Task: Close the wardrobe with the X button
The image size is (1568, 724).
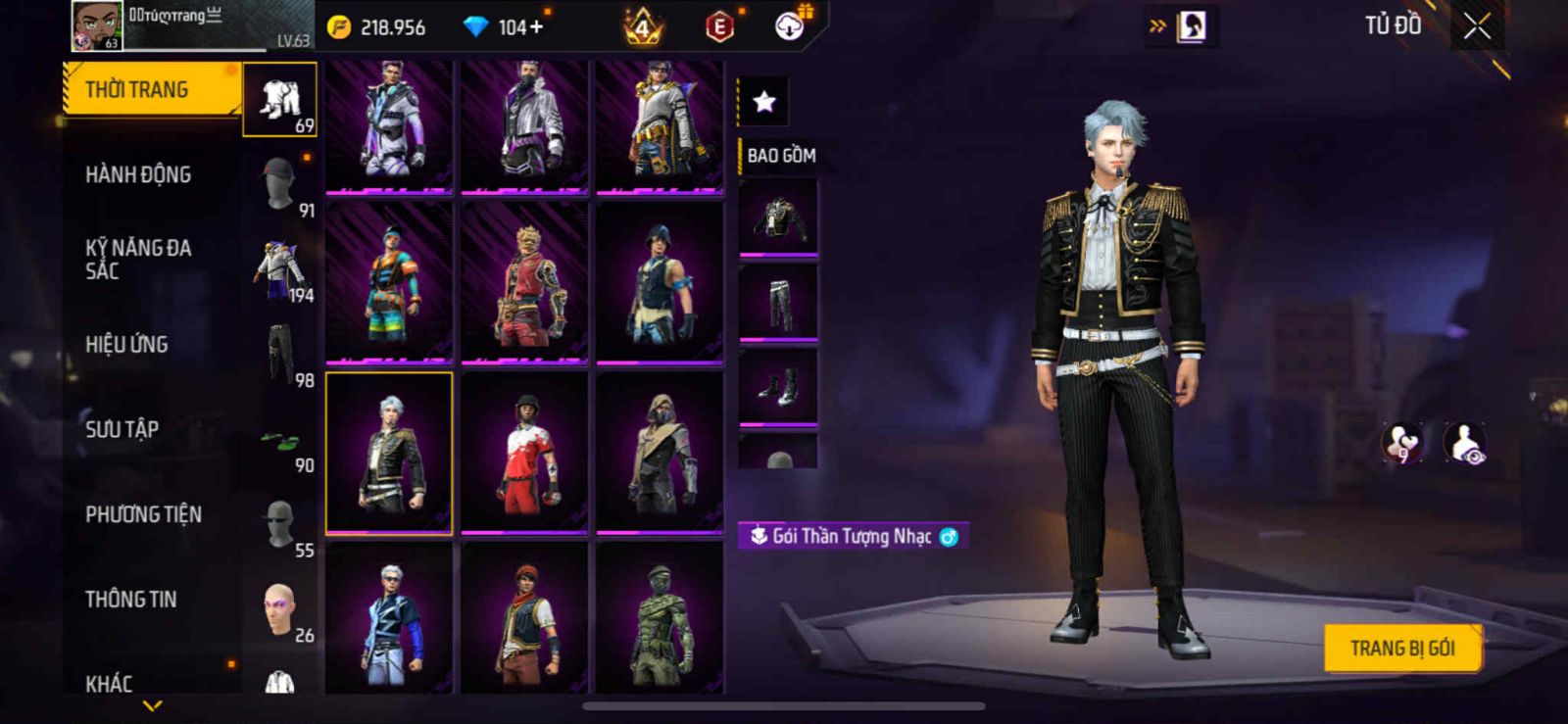Action: pos(1476,26)
